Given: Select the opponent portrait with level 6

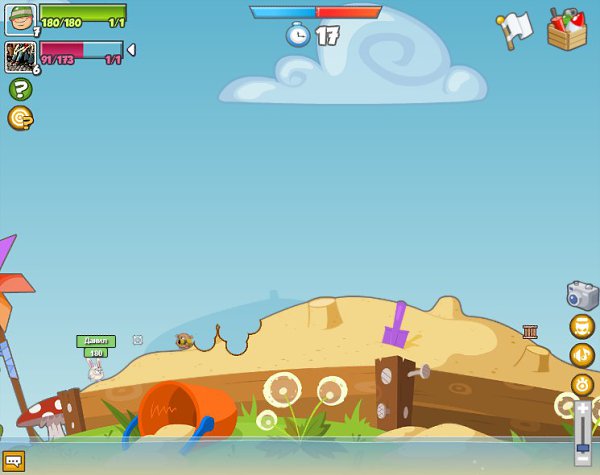Looking at the screenshot, I should 20,56.
